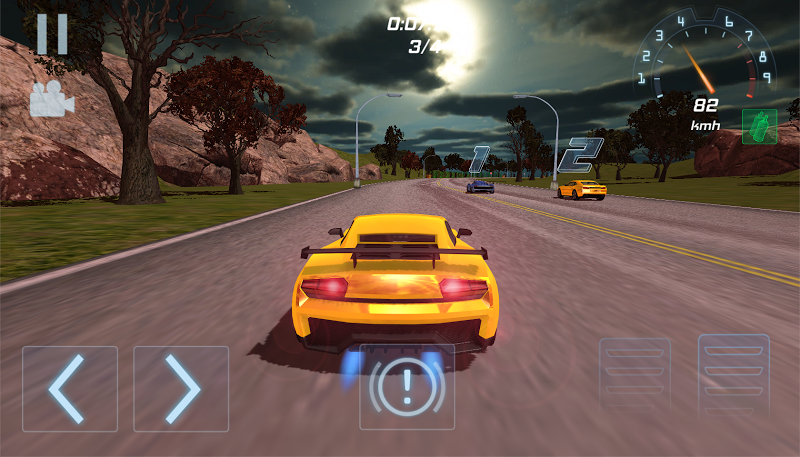
Task: Switch the camera view
Action: [52, 99]
